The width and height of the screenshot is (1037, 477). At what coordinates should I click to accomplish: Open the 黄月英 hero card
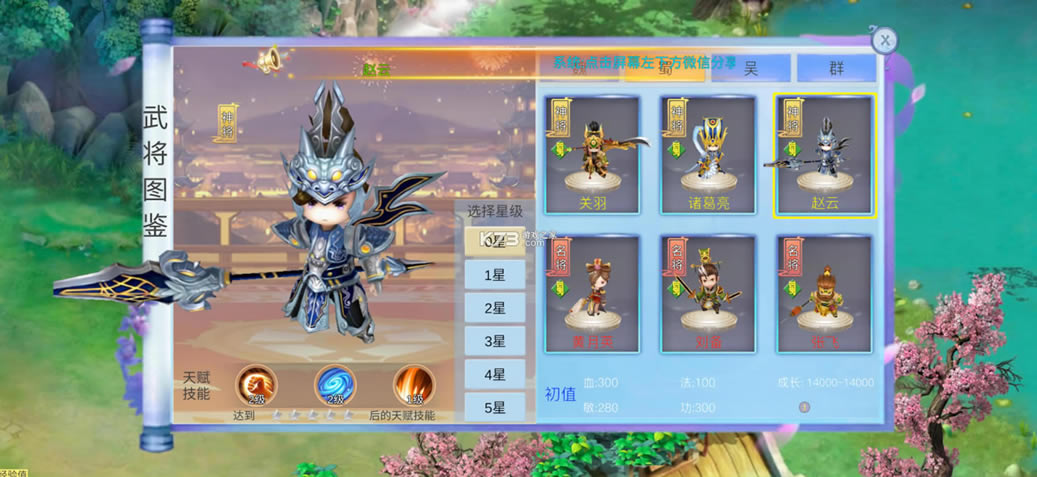click(x=592, y=293)
